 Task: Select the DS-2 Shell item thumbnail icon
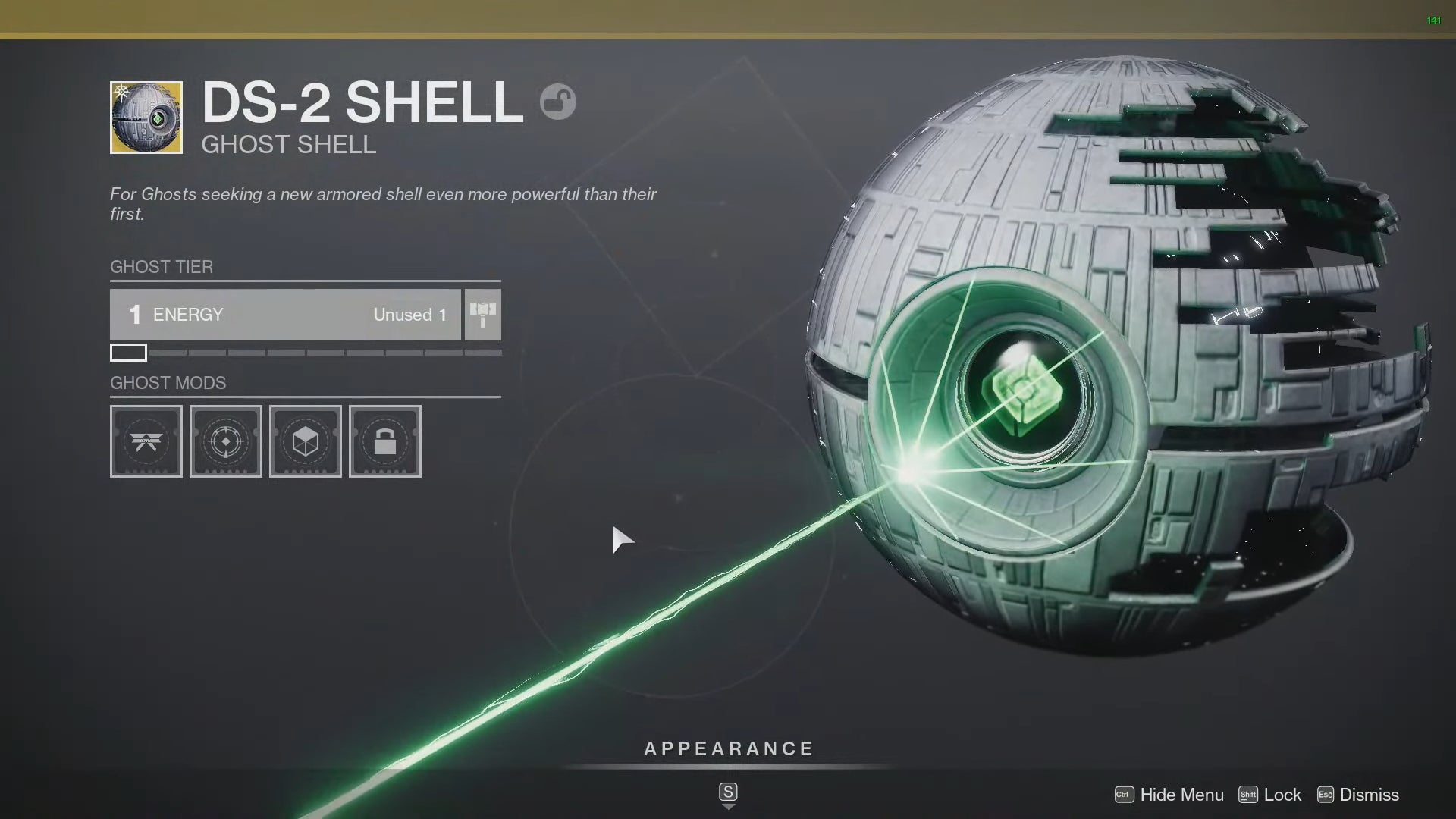tap(146, 118)
